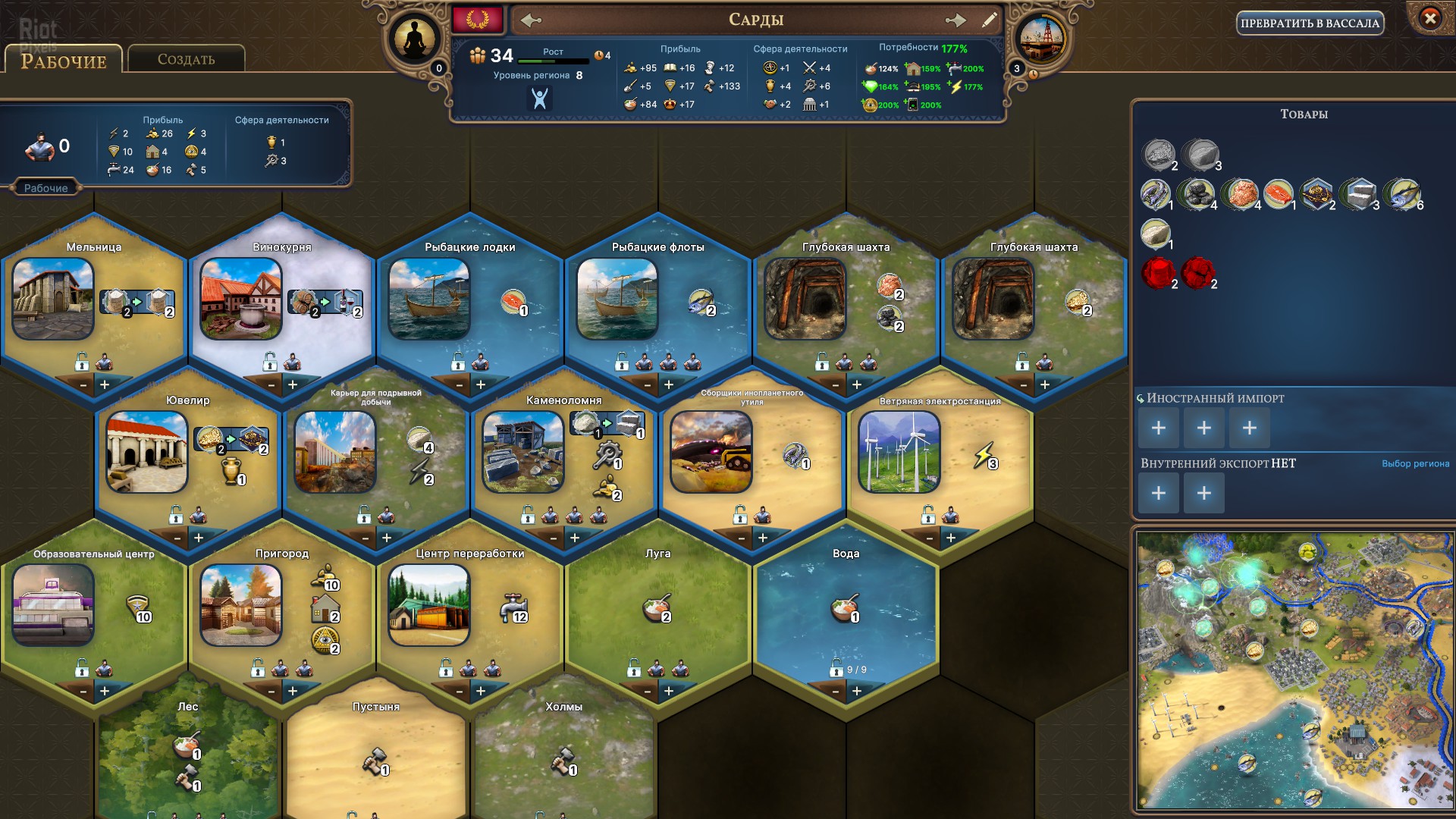Remove a worker from Каменоломня
This screenshot has width=1456, height=819.
click(554, 538)
